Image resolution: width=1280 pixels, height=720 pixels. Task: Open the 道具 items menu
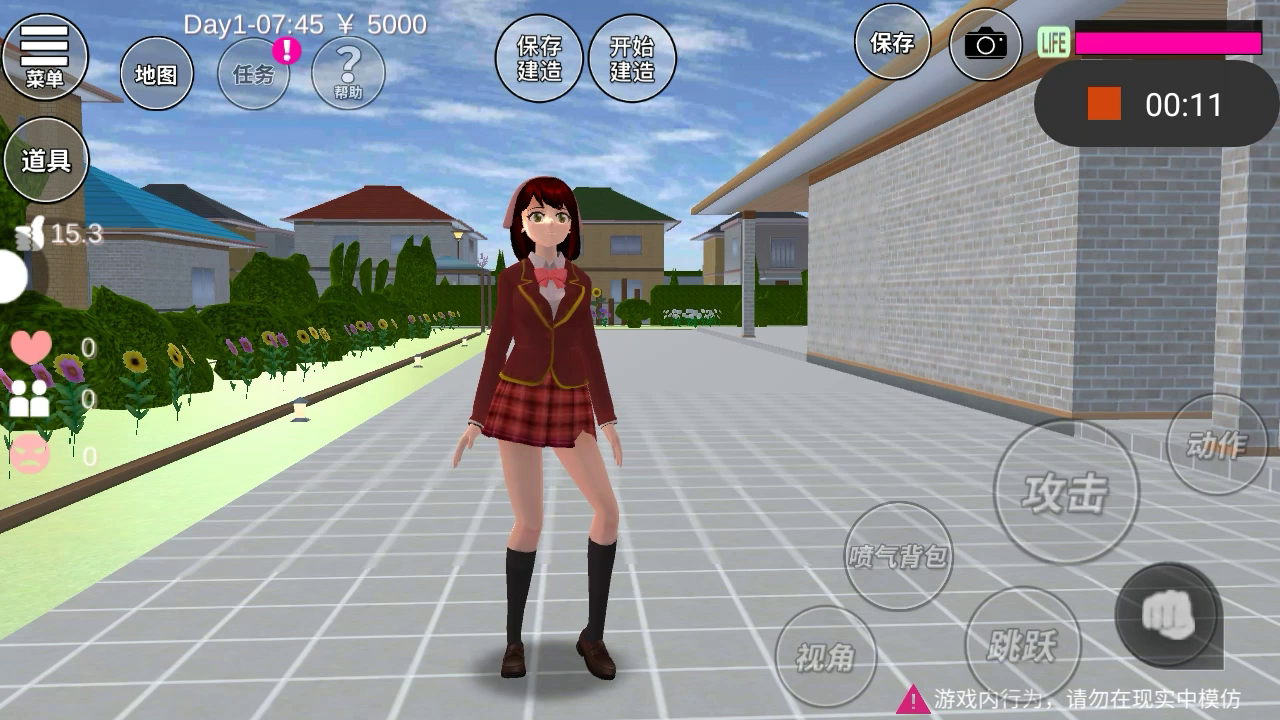coord(46,160)
